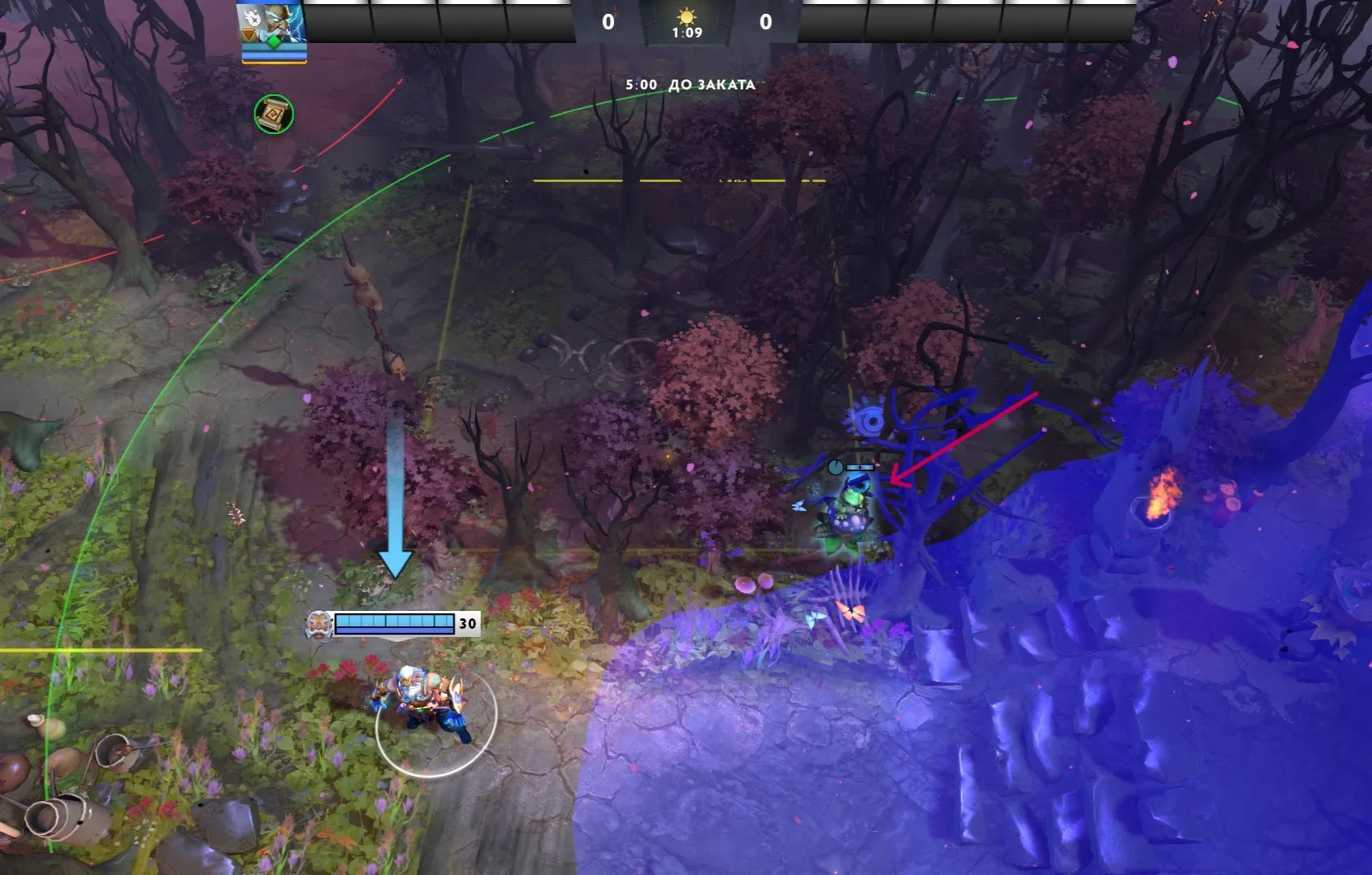The image size is (1372, 875).
Task: Click the town portal scroll icon
Action: [274, 115]
